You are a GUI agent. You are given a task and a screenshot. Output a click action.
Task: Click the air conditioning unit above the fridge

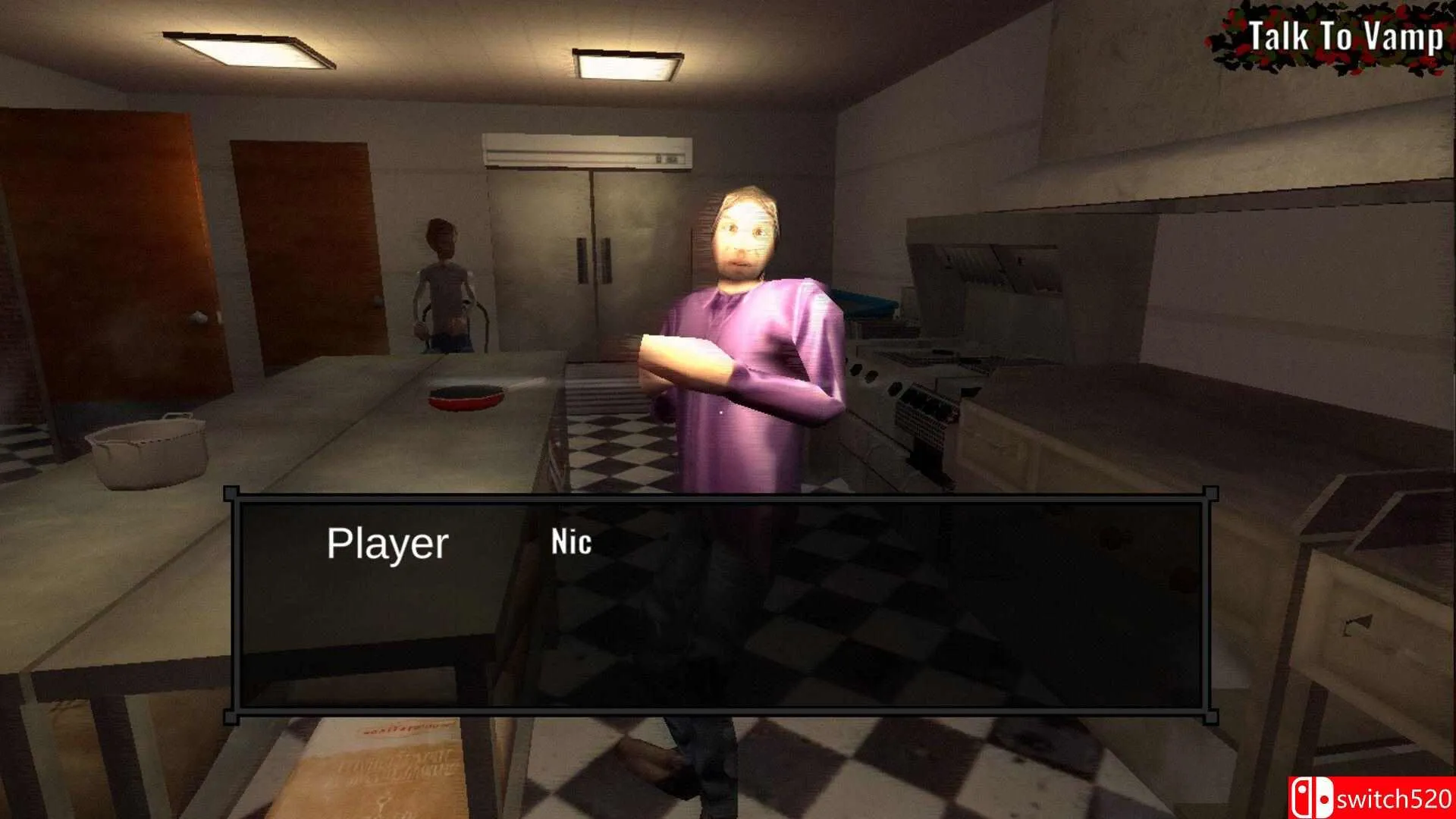588,150
